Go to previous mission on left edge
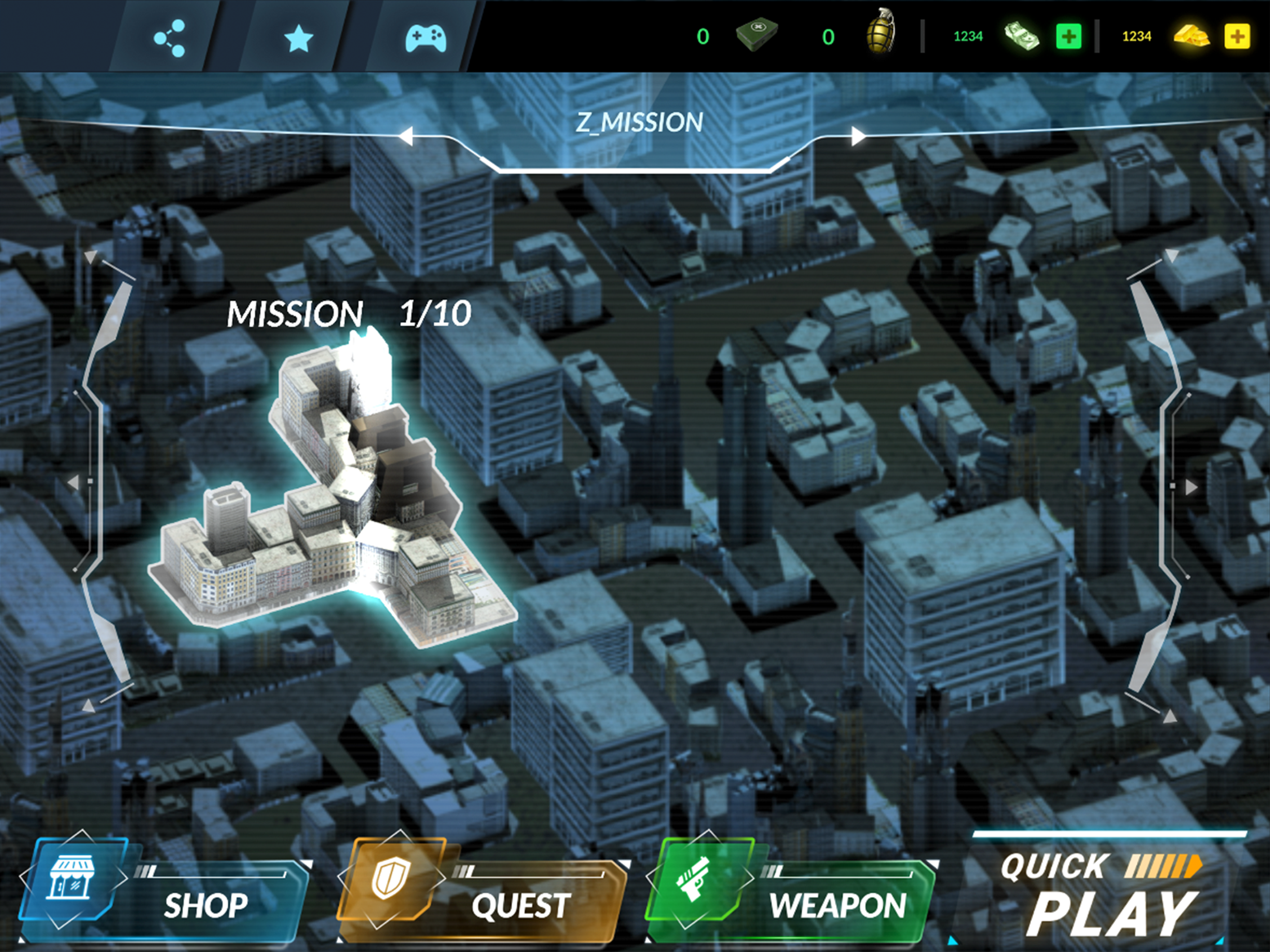The width and height of the screenshot is (1270, 952). (73, 482)
